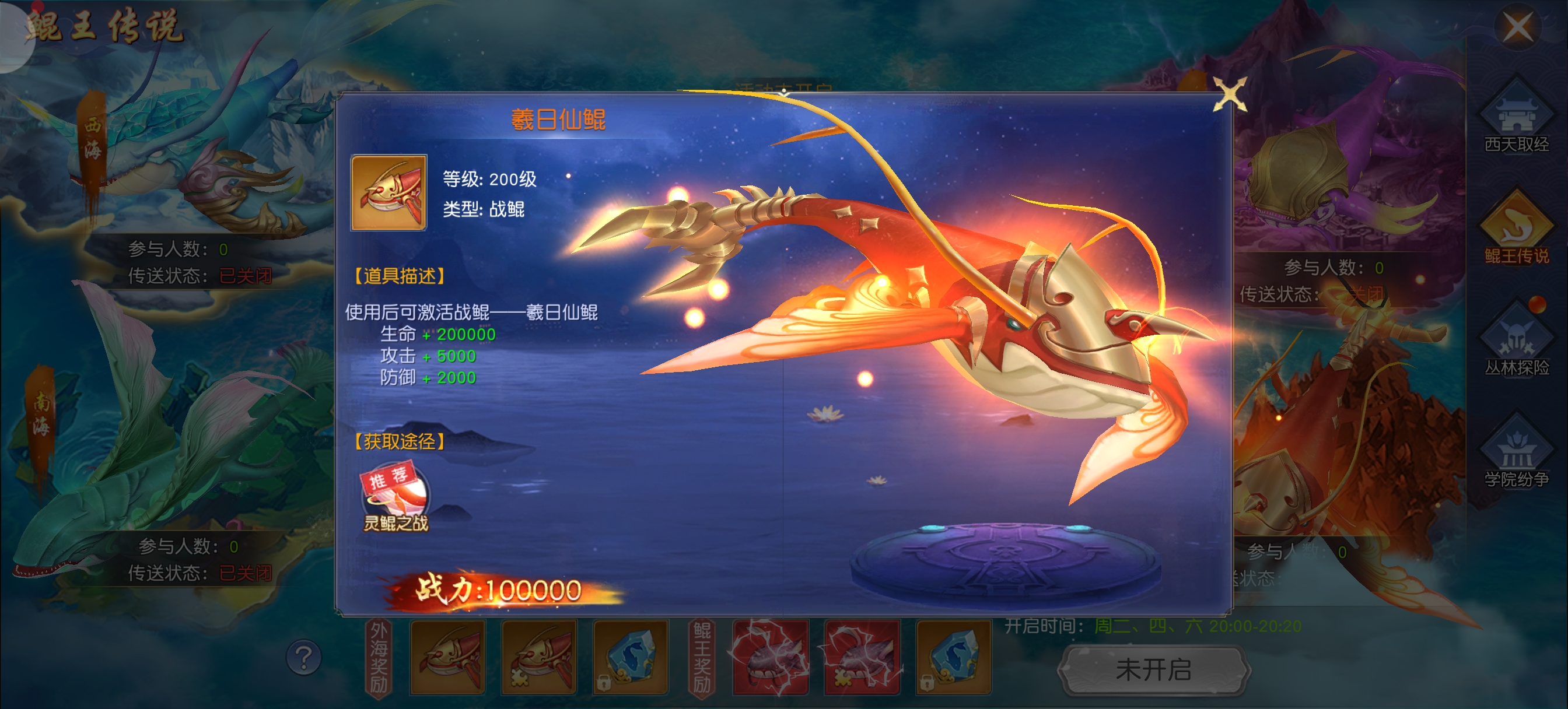The width and height of the screenshot is (1568, 709).
Task: Select the first 外海奖励 red kun reward
Action: click(x=447, y=657)
